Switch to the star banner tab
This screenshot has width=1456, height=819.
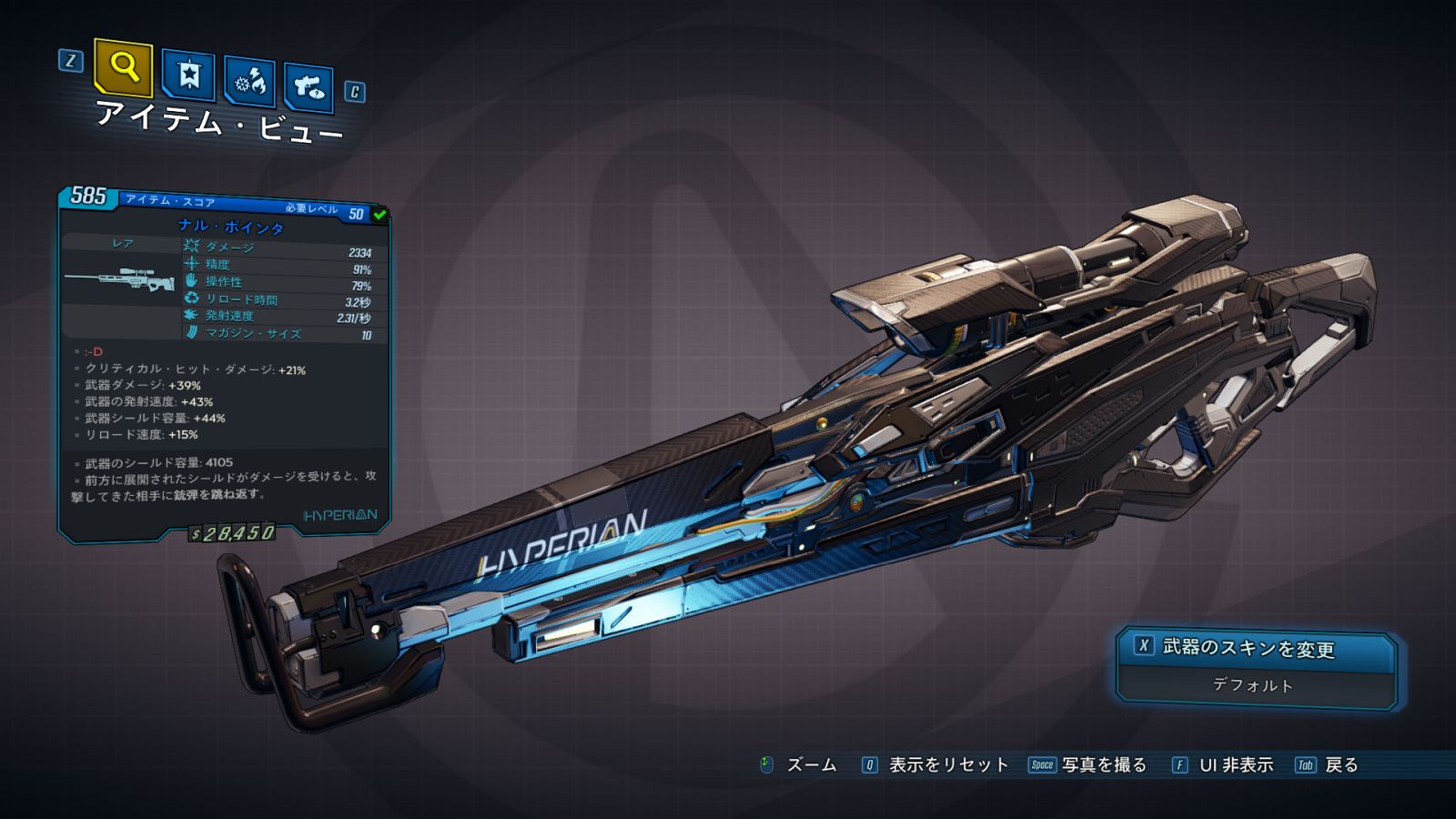[x=188, y=75]
